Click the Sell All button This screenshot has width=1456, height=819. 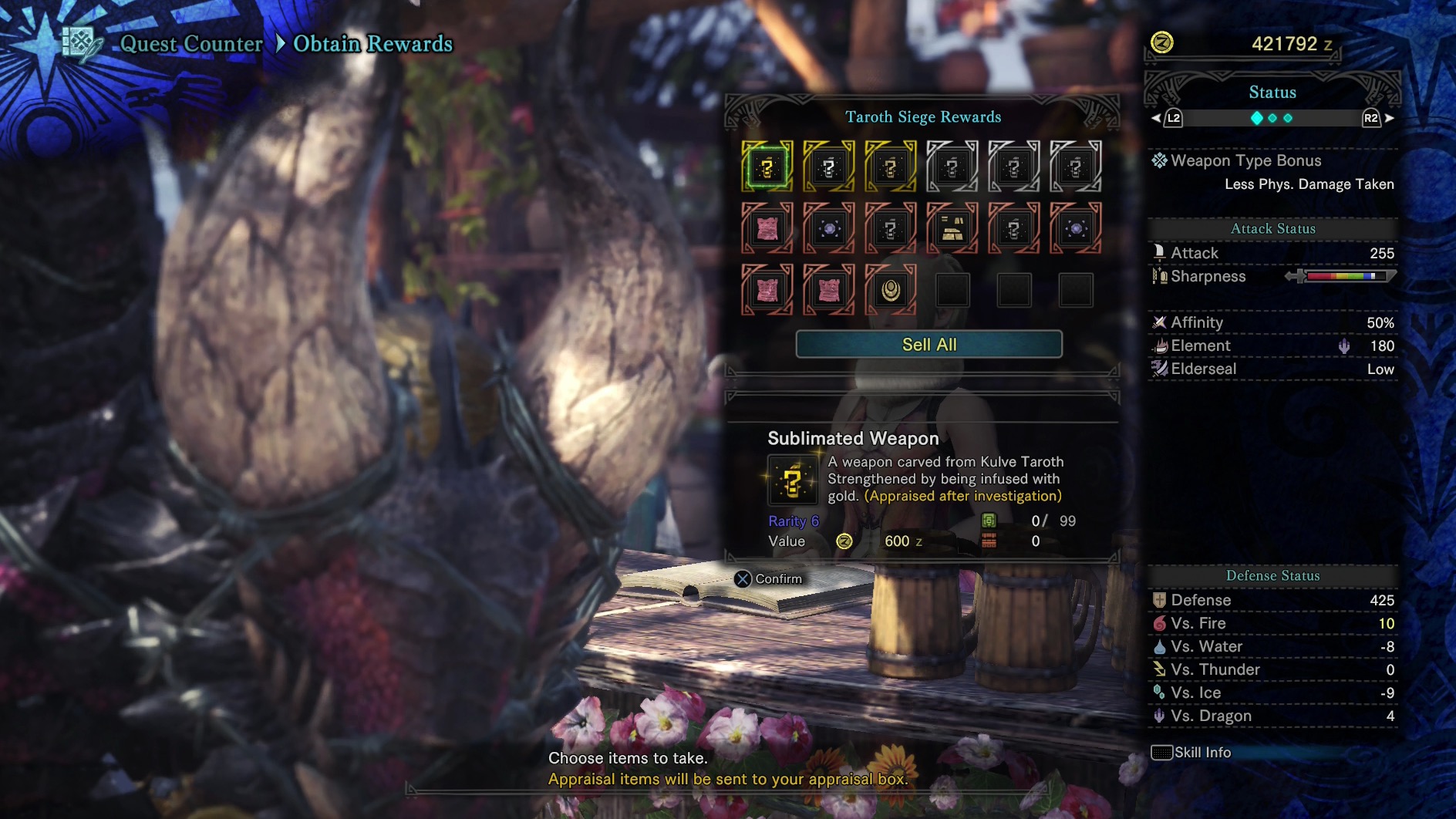point(929,345)
